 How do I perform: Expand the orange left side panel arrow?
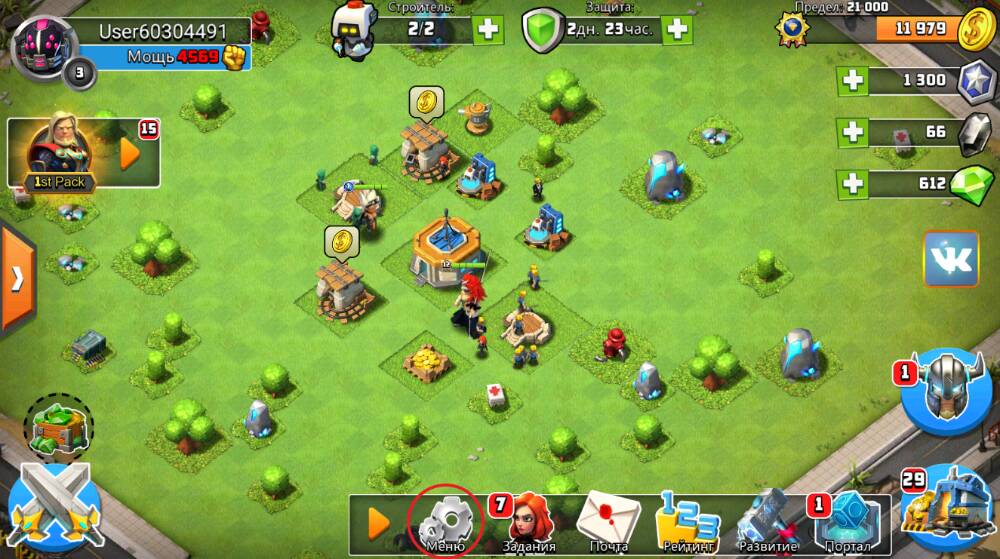click(16, 277)
